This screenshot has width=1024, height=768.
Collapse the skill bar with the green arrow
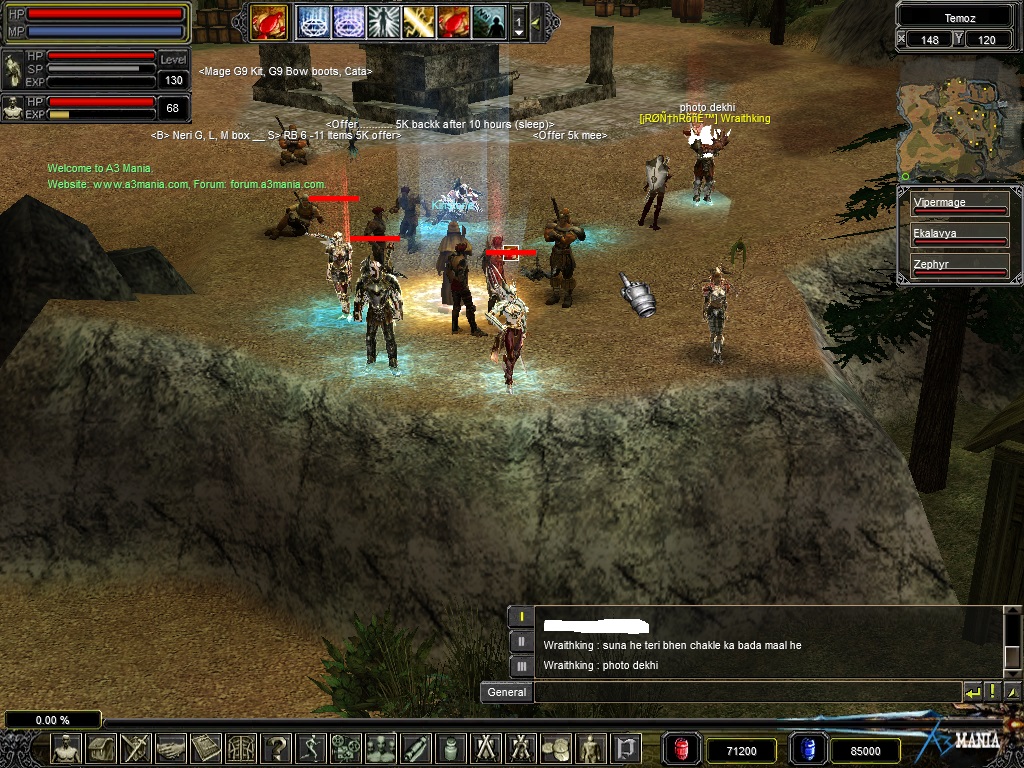[537, 21]
